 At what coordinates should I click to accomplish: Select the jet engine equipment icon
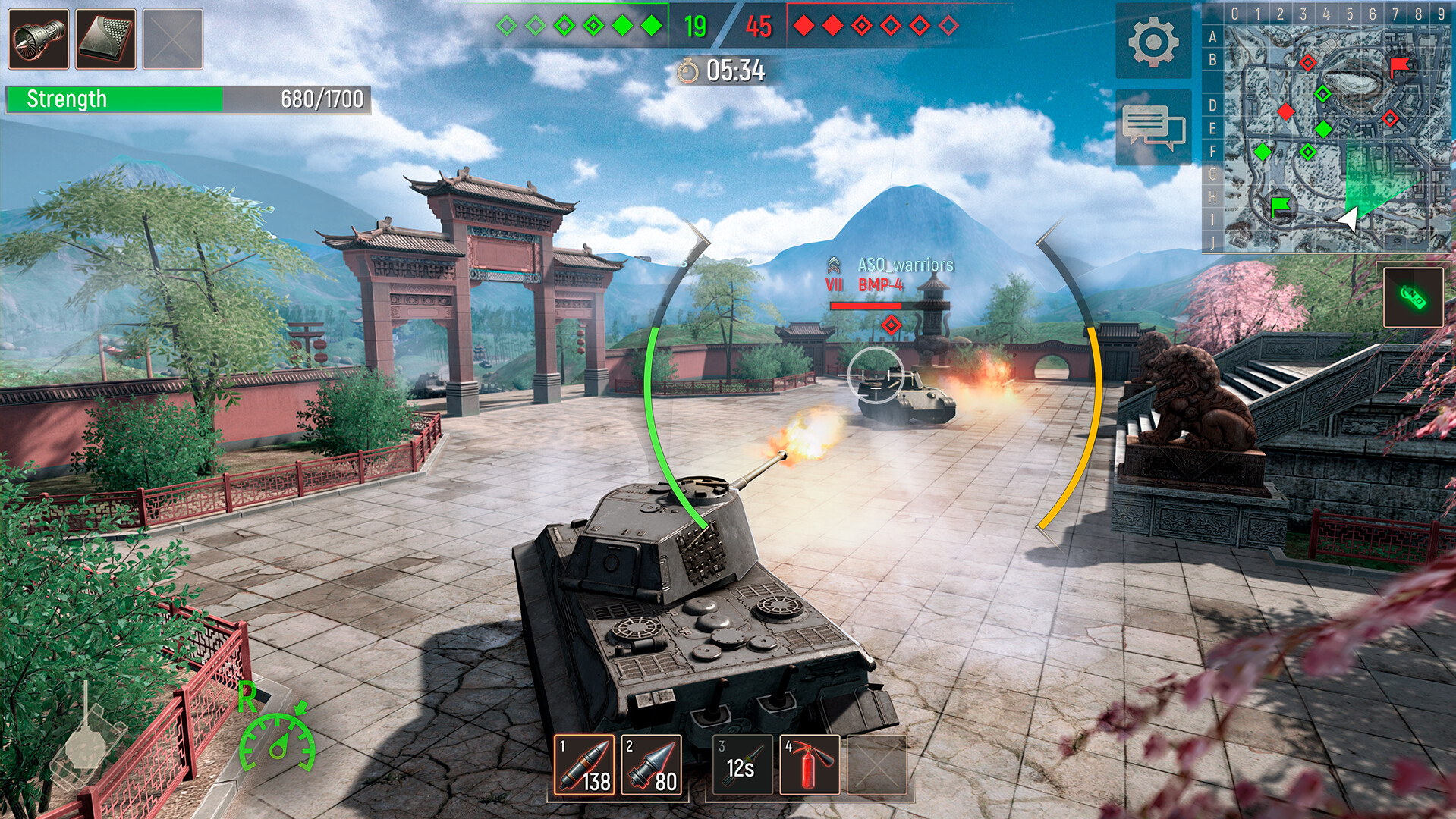pyautogui.click(x=38, y=37)
